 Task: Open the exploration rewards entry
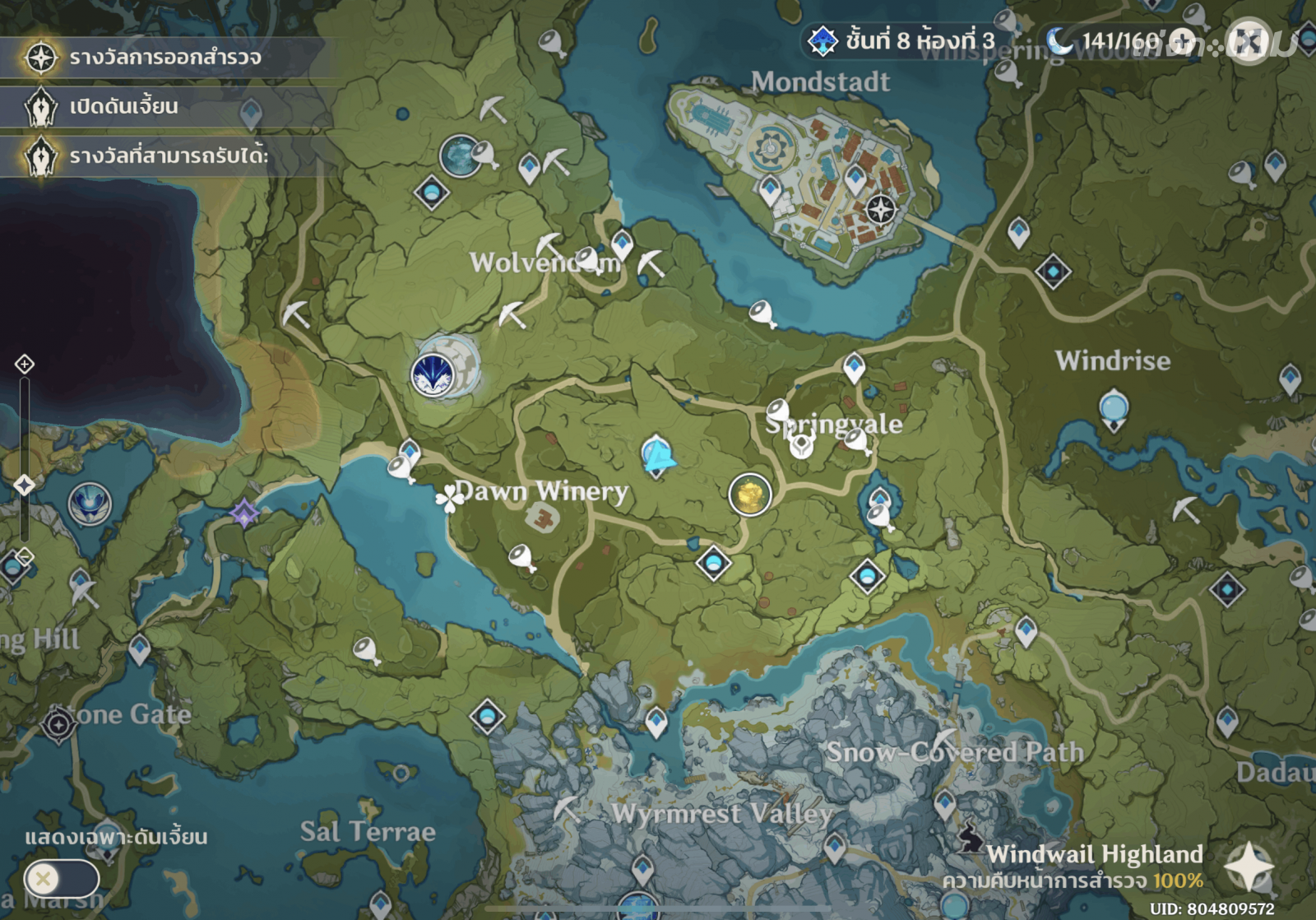[164, 58]
